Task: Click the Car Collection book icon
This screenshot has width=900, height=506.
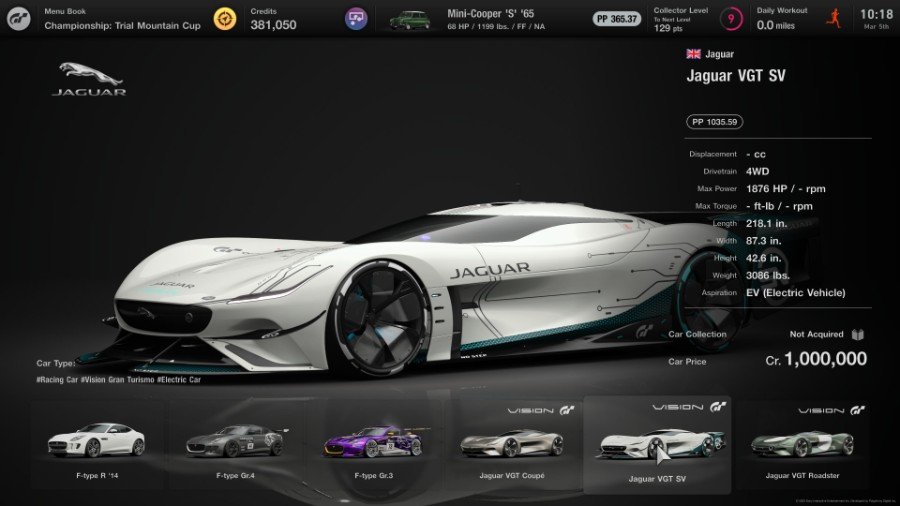Action: click(858, 334)
